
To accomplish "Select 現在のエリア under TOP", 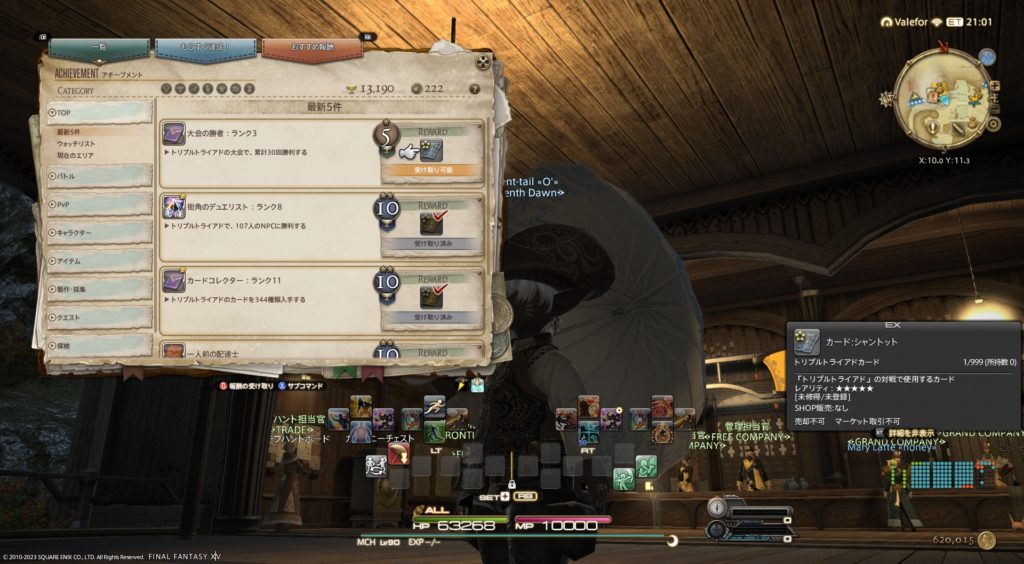I will [x=76, y=157].
